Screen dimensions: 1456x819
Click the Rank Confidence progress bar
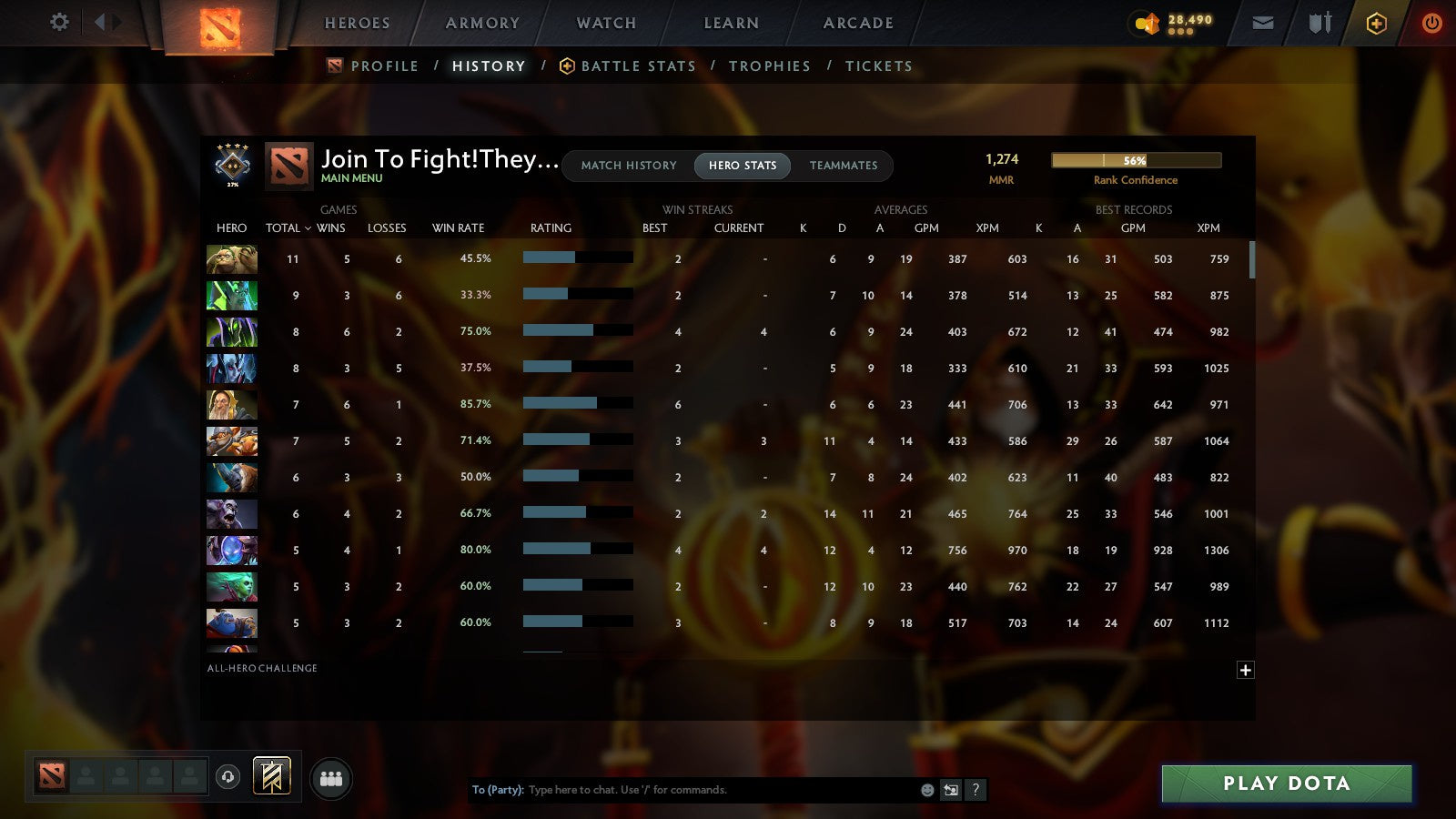(1136, 159)
